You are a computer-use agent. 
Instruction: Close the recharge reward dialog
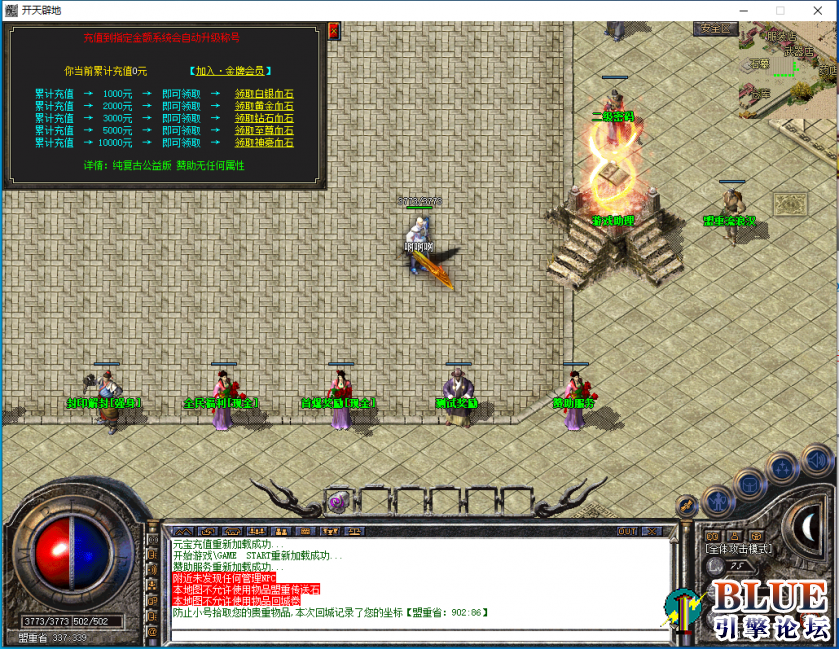tap(333, 32)
